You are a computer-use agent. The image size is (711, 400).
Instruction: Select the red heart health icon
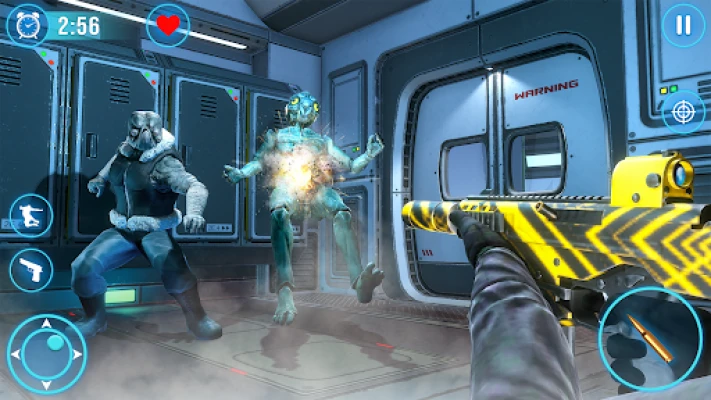click(x=167, y=24)
